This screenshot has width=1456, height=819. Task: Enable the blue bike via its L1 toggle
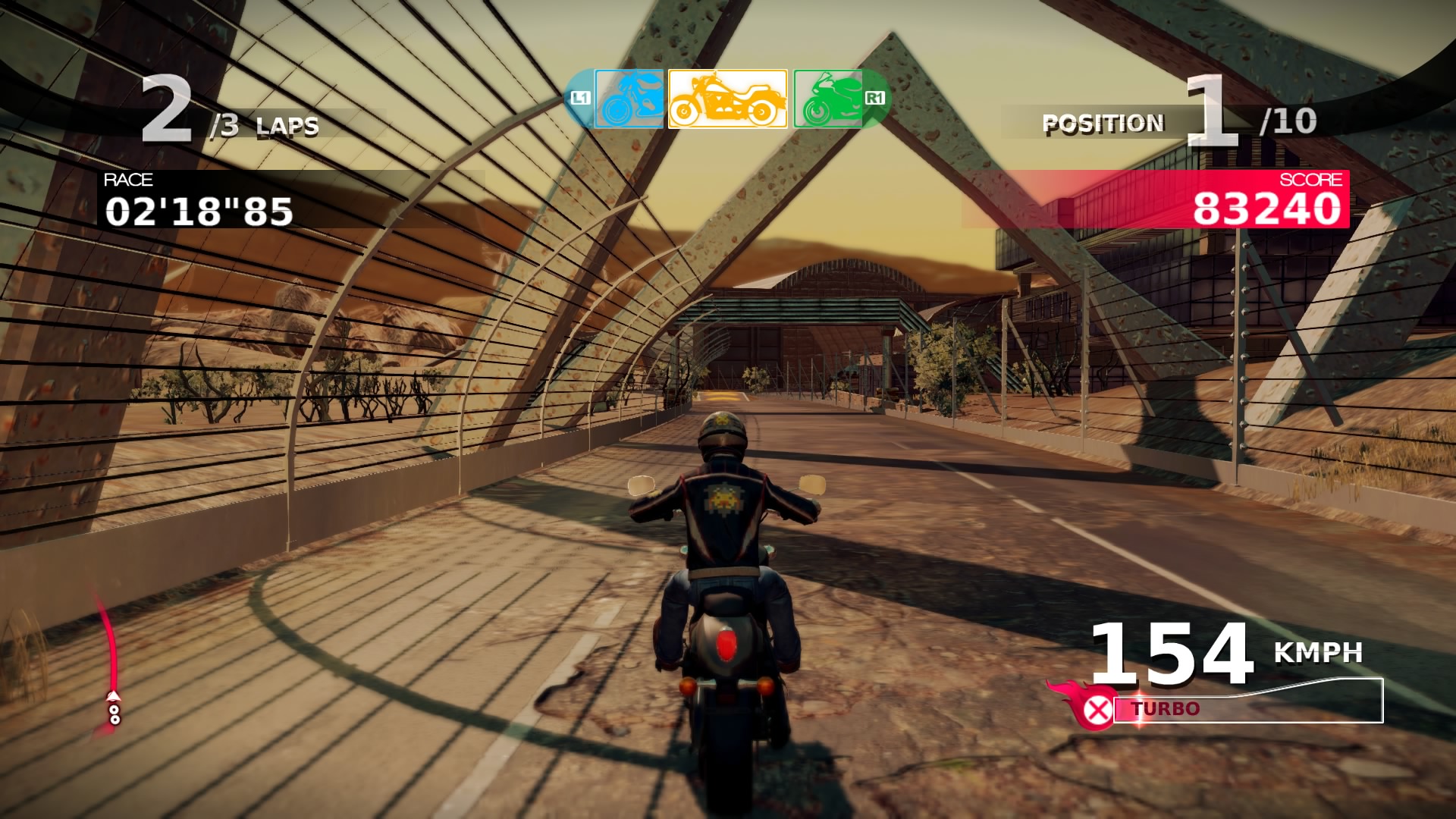pyautogui.click(x=580, y=99)
